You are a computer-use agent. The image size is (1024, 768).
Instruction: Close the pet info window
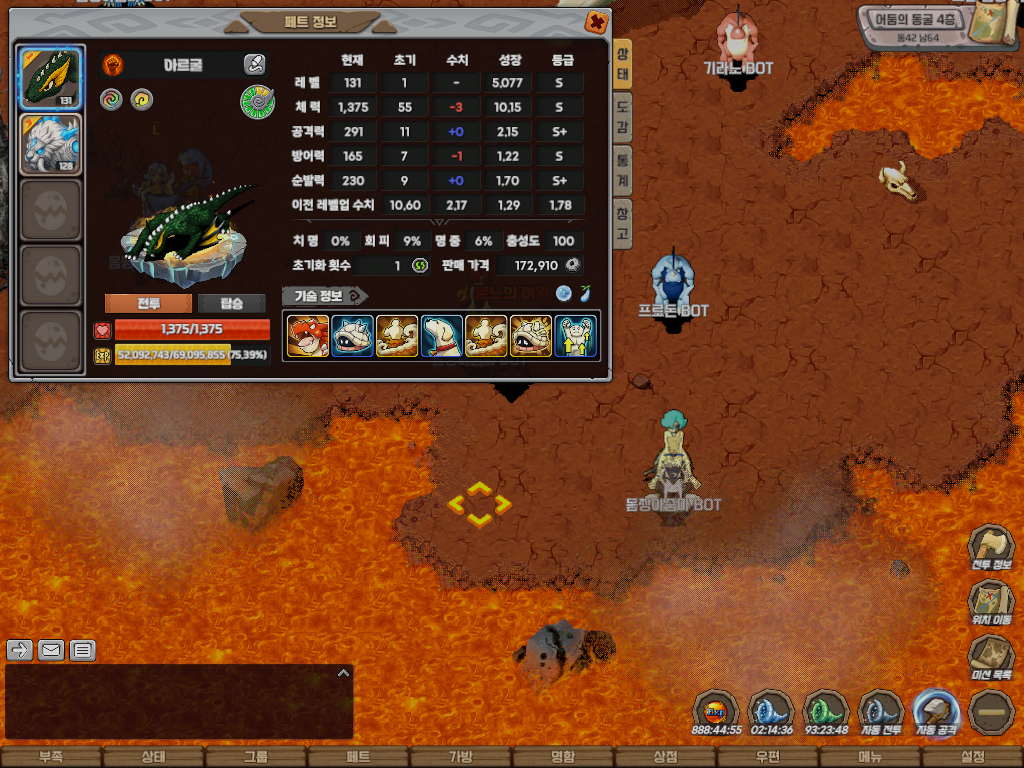tap(596, 21)
